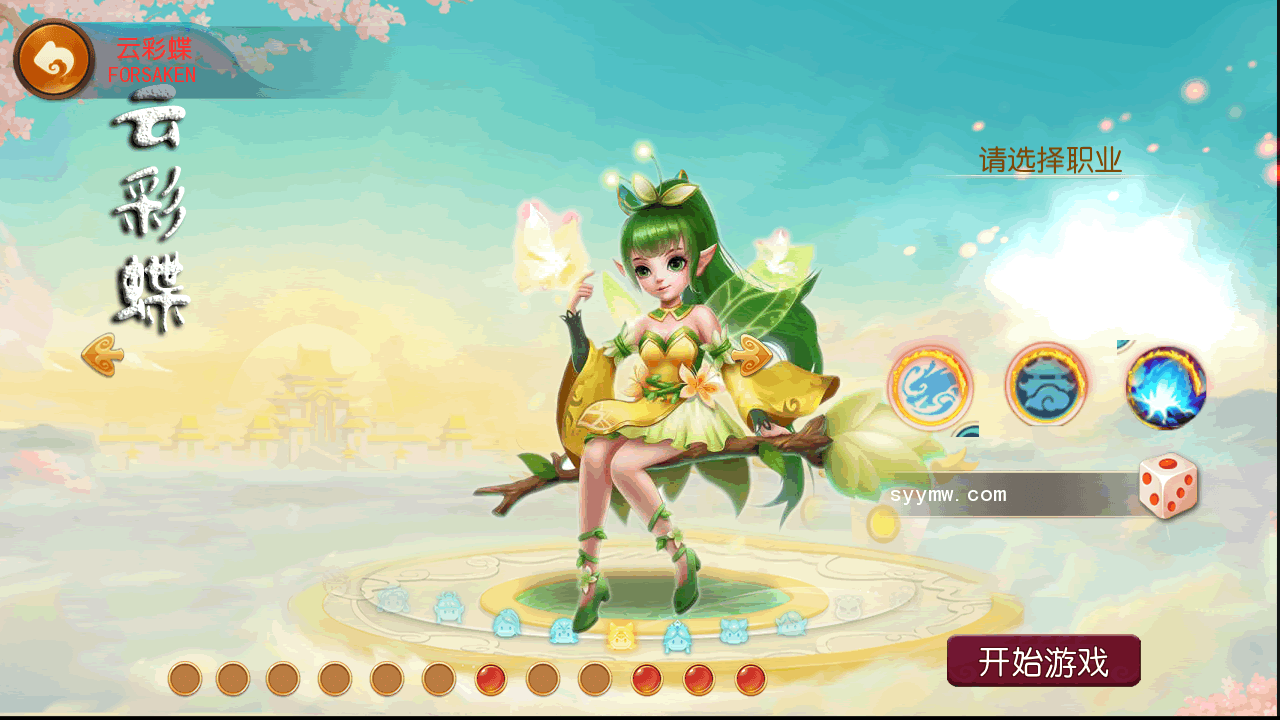Show the next character with the right arrow
This screenshot has height=720, width=1280.
click(x=750, y=355)
